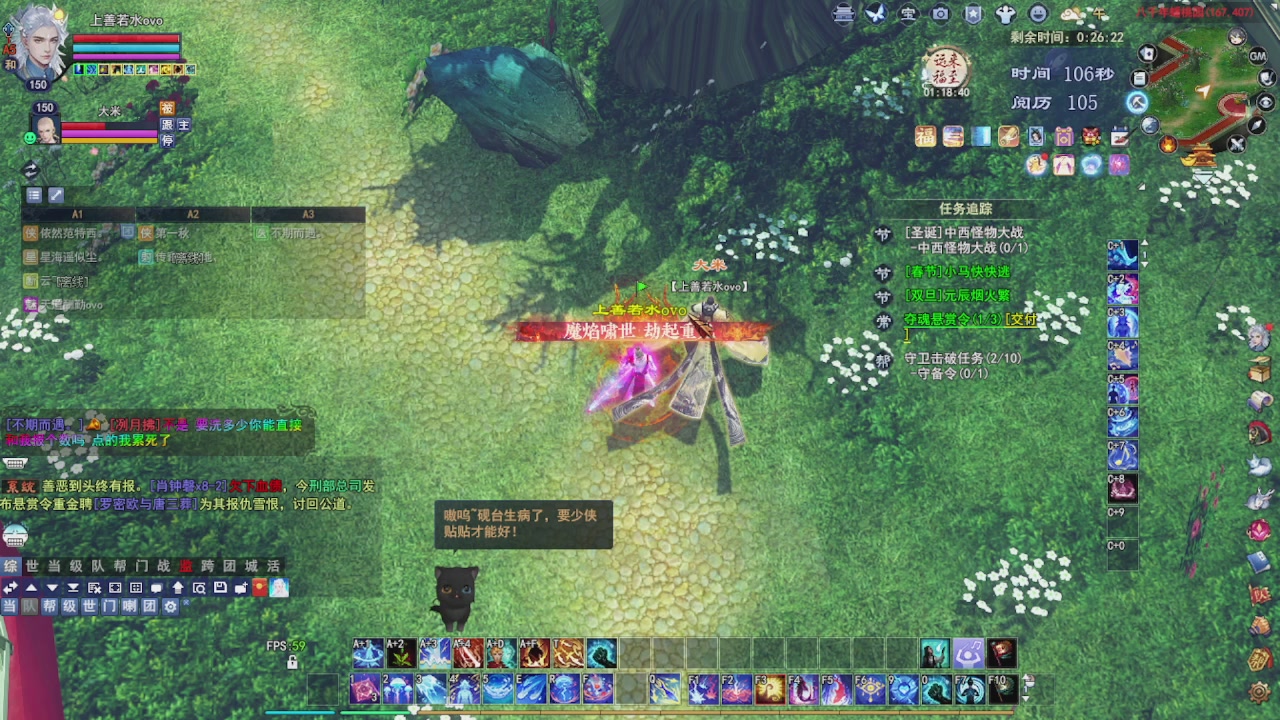Switch to the 世 chat channel tab
The width and height of the screenshot is (1280, 720).
pos(33,565)
